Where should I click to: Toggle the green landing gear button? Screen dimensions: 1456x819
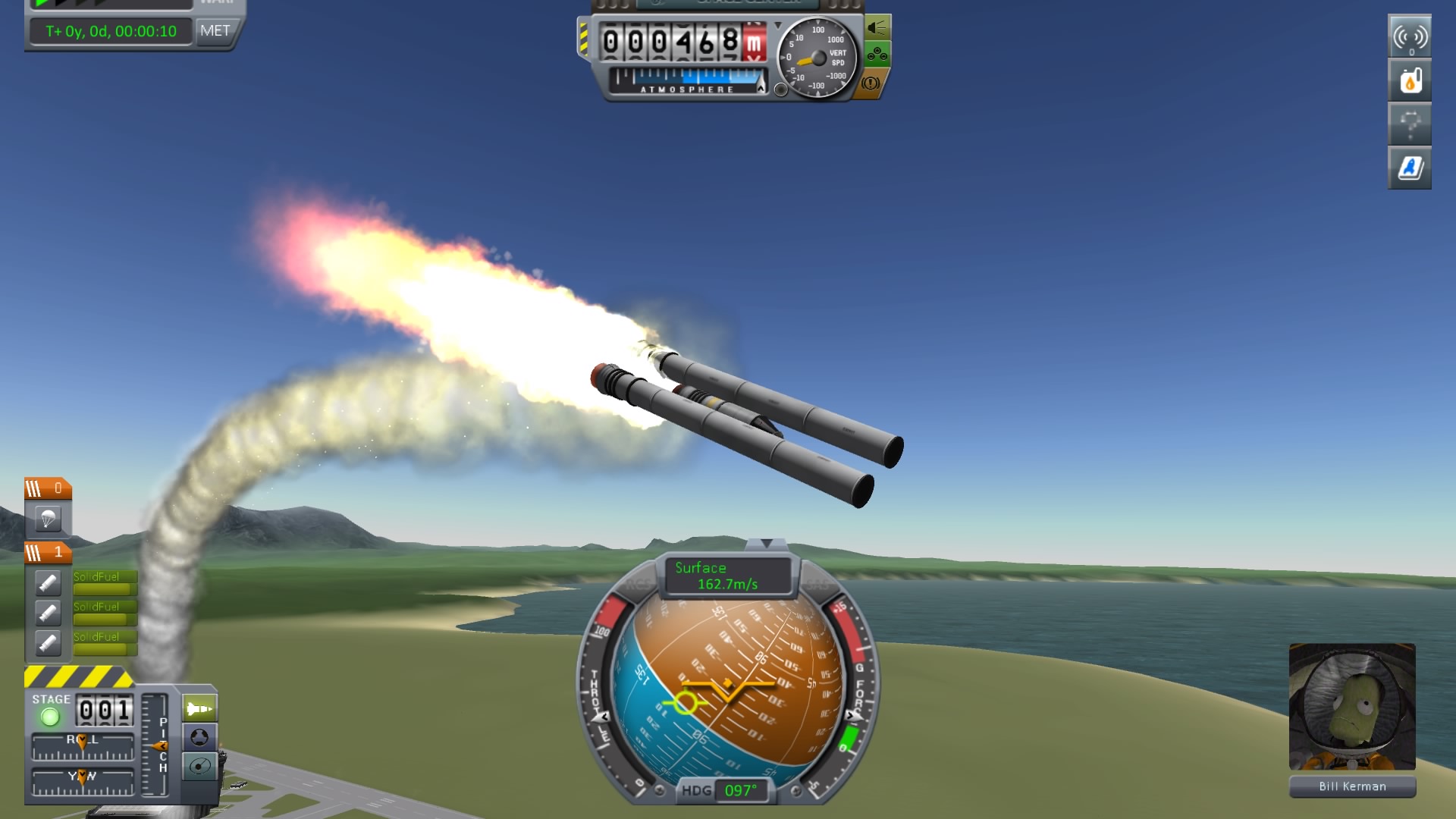coord(877,55)
